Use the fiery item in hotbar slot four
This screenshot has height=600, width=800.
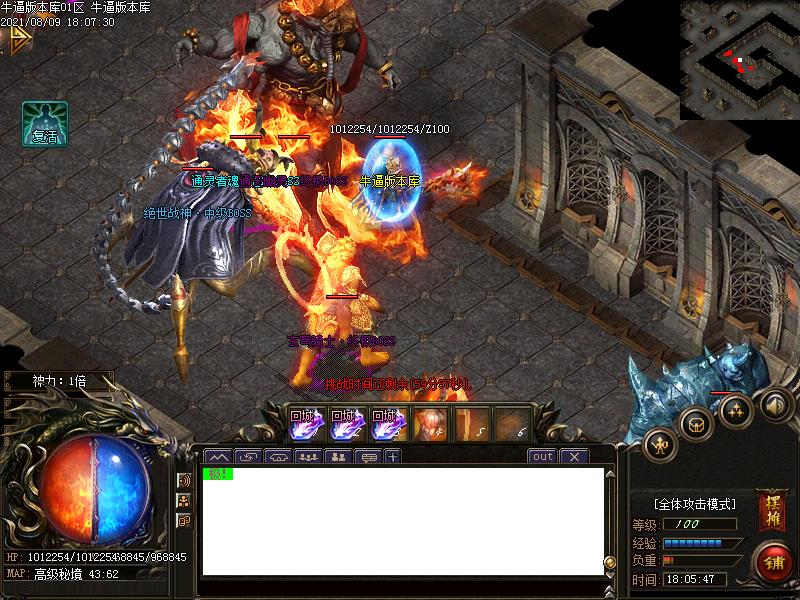(x=429, y=425)
